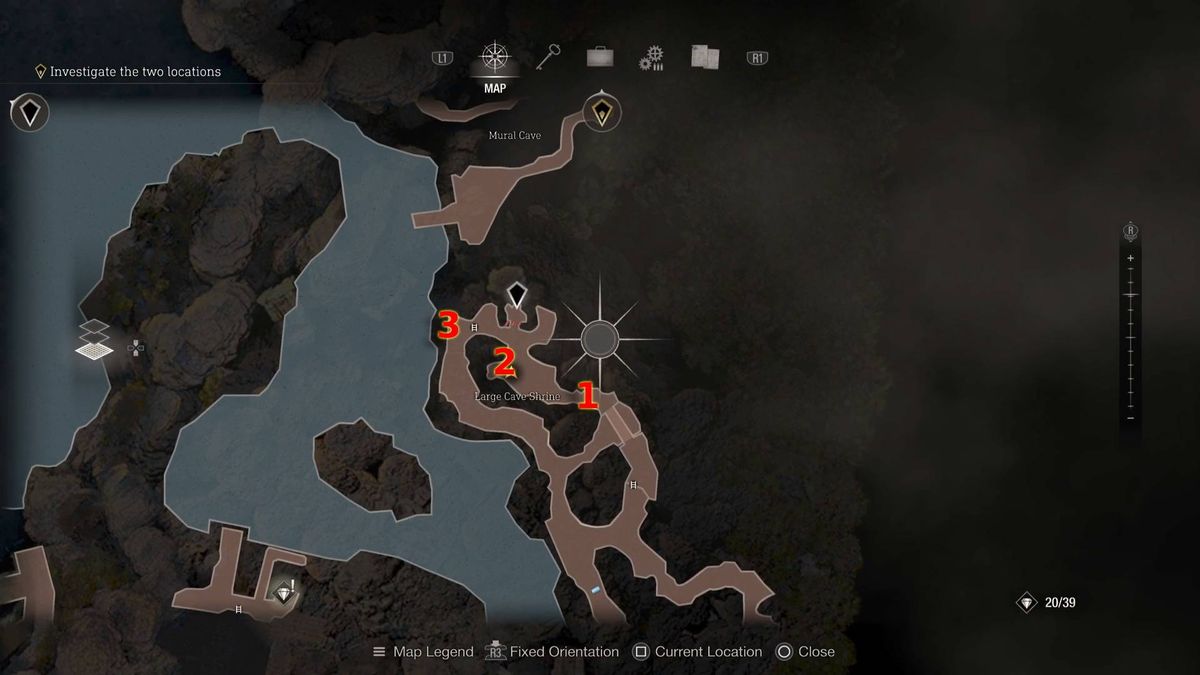Select the objective marker at the screen's left edge
Image resolution: width=1200 pixels, height=675 pixels.
pos(30,112)
